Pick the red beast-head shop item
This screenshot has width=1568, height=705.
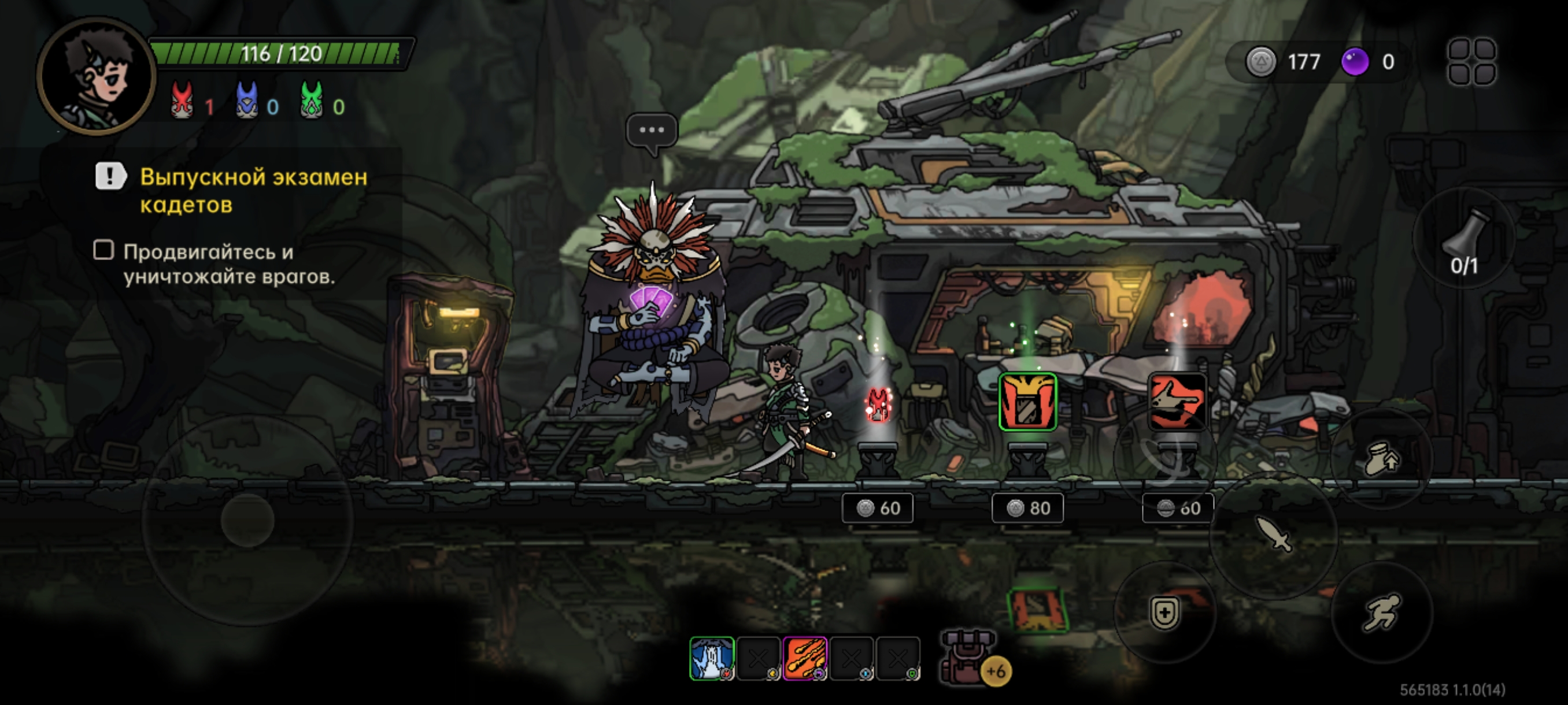1177,402
